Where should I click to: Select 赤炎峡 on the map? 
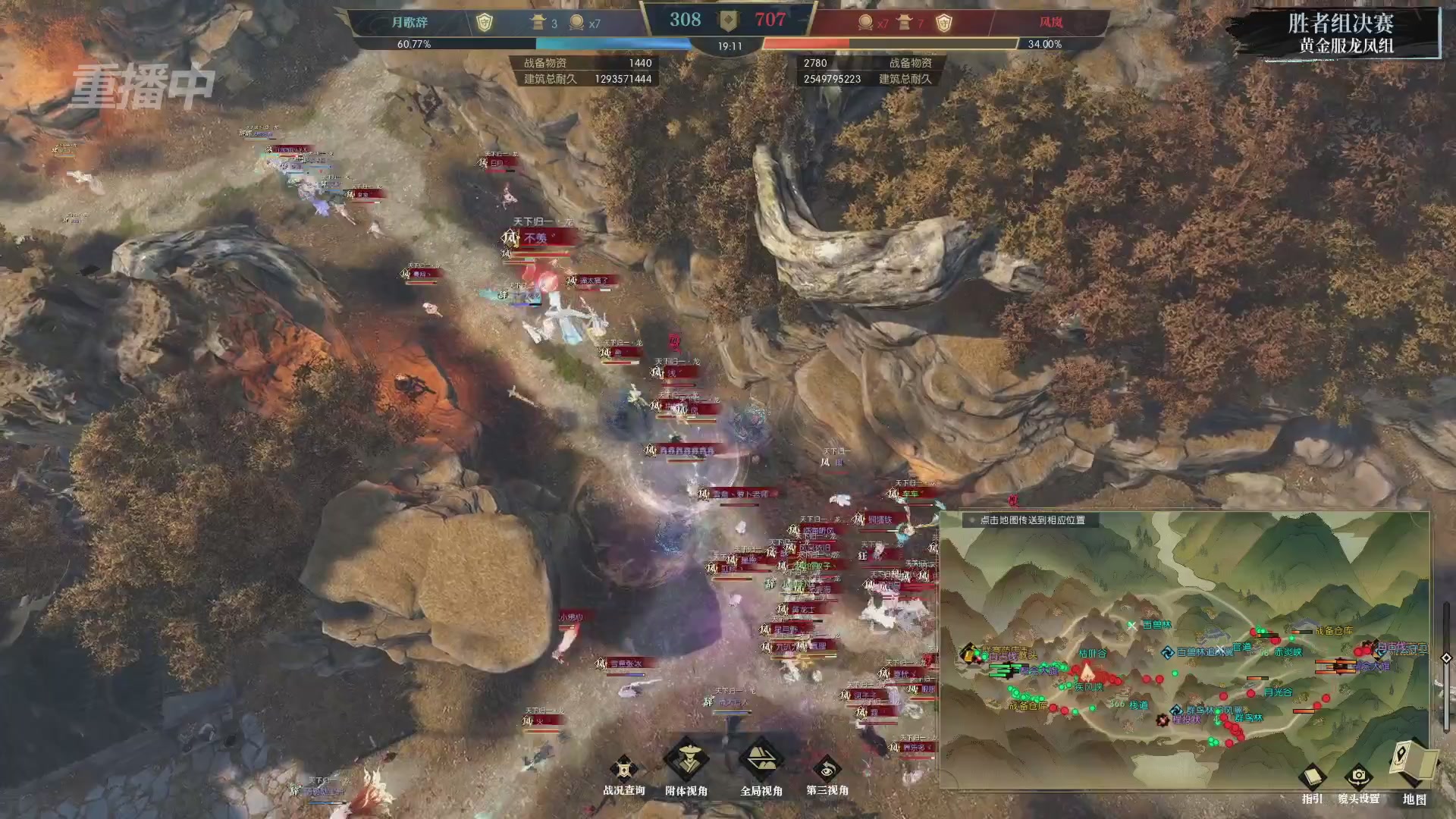[x=1288, y=652]
